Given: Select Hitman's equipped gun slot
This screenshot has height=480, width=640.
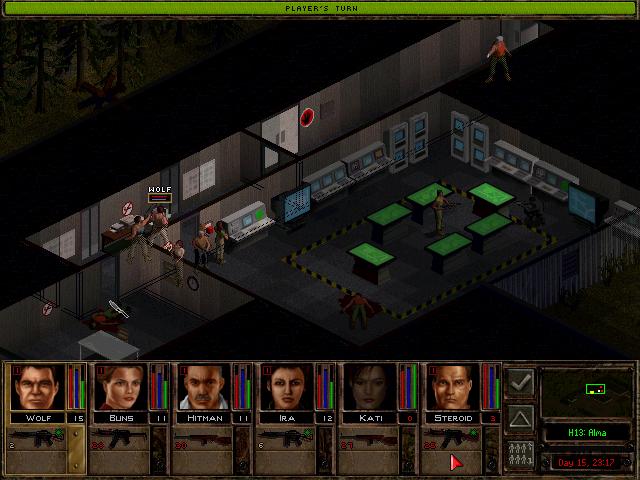Looking at the screenshot, I should point(204,440).
